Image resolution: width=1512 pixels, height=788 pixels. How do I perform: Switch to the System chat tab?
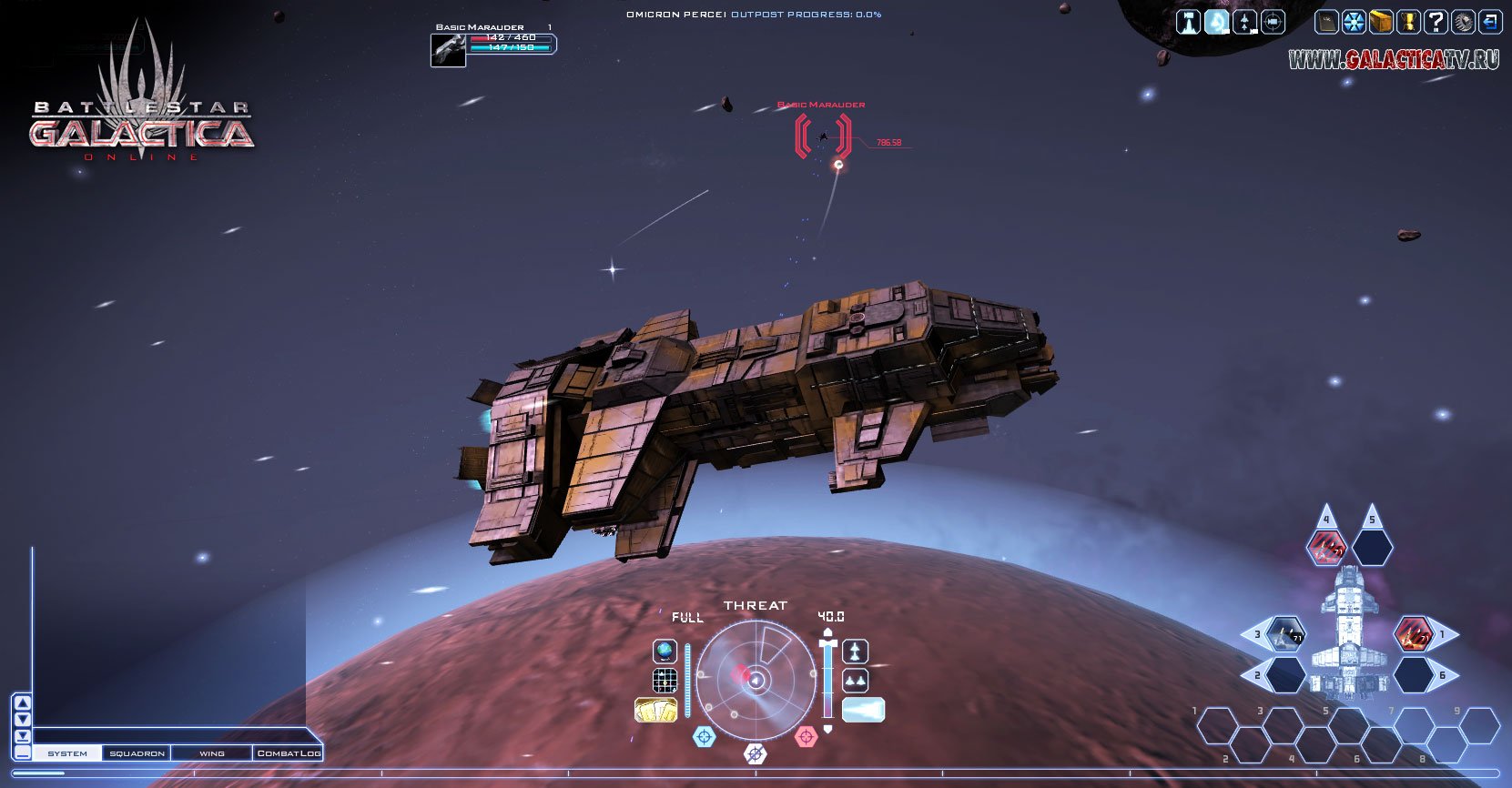click(x=67, y=753)
